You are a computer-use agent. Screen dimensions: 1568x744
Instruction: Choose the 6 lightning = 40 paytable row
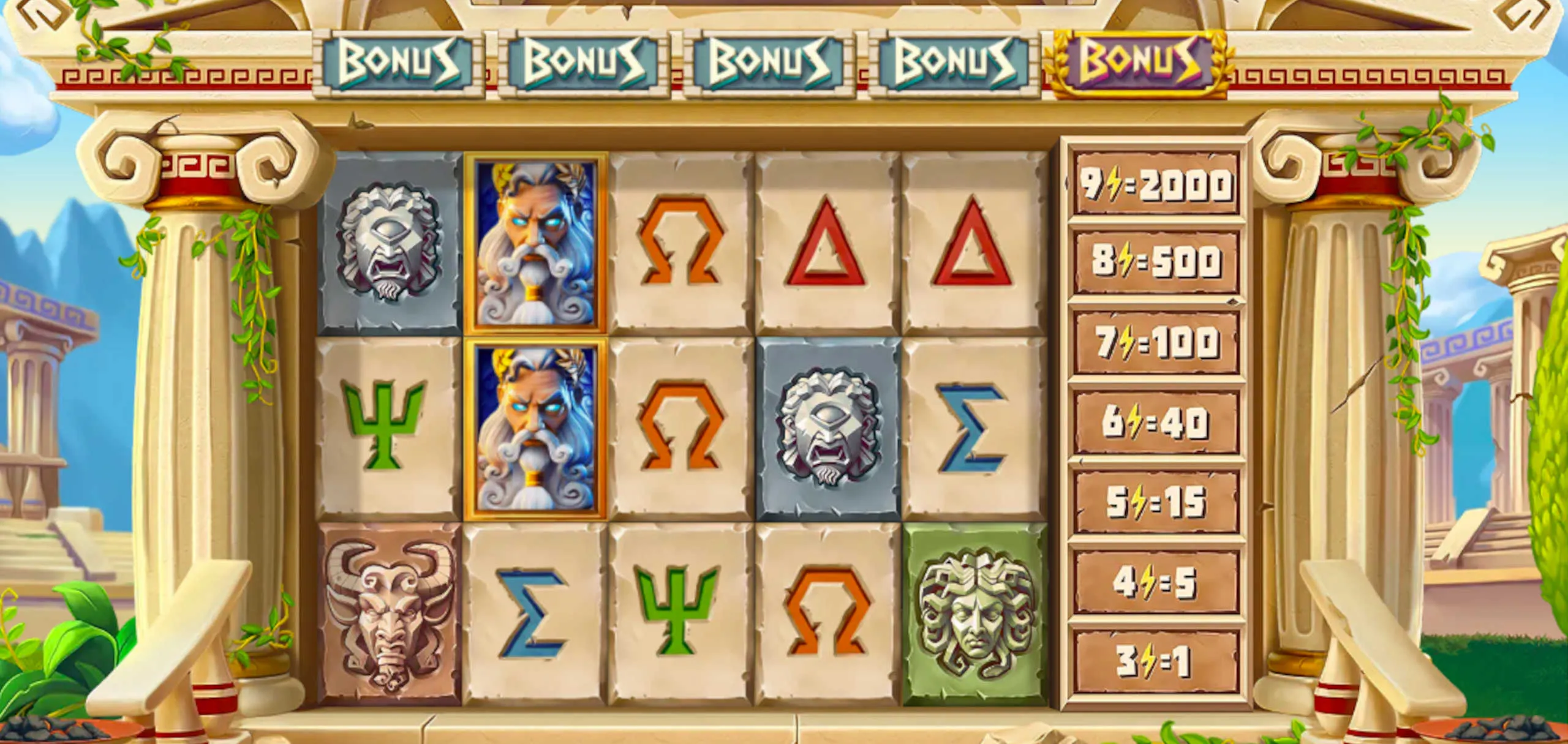(1156, 422)
